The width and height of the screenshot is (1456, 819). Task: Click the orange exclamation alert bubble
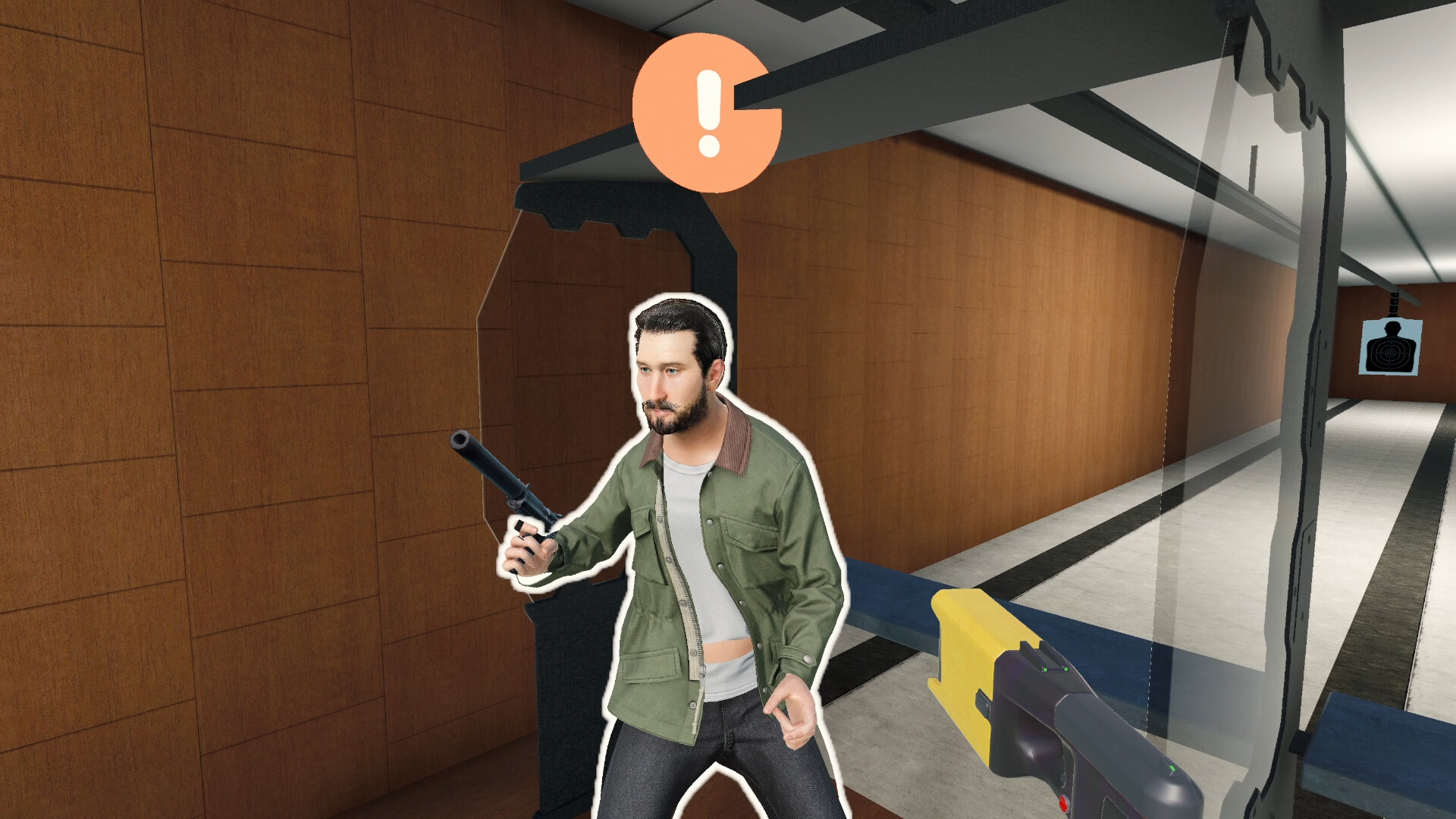(x=707, y=112)
